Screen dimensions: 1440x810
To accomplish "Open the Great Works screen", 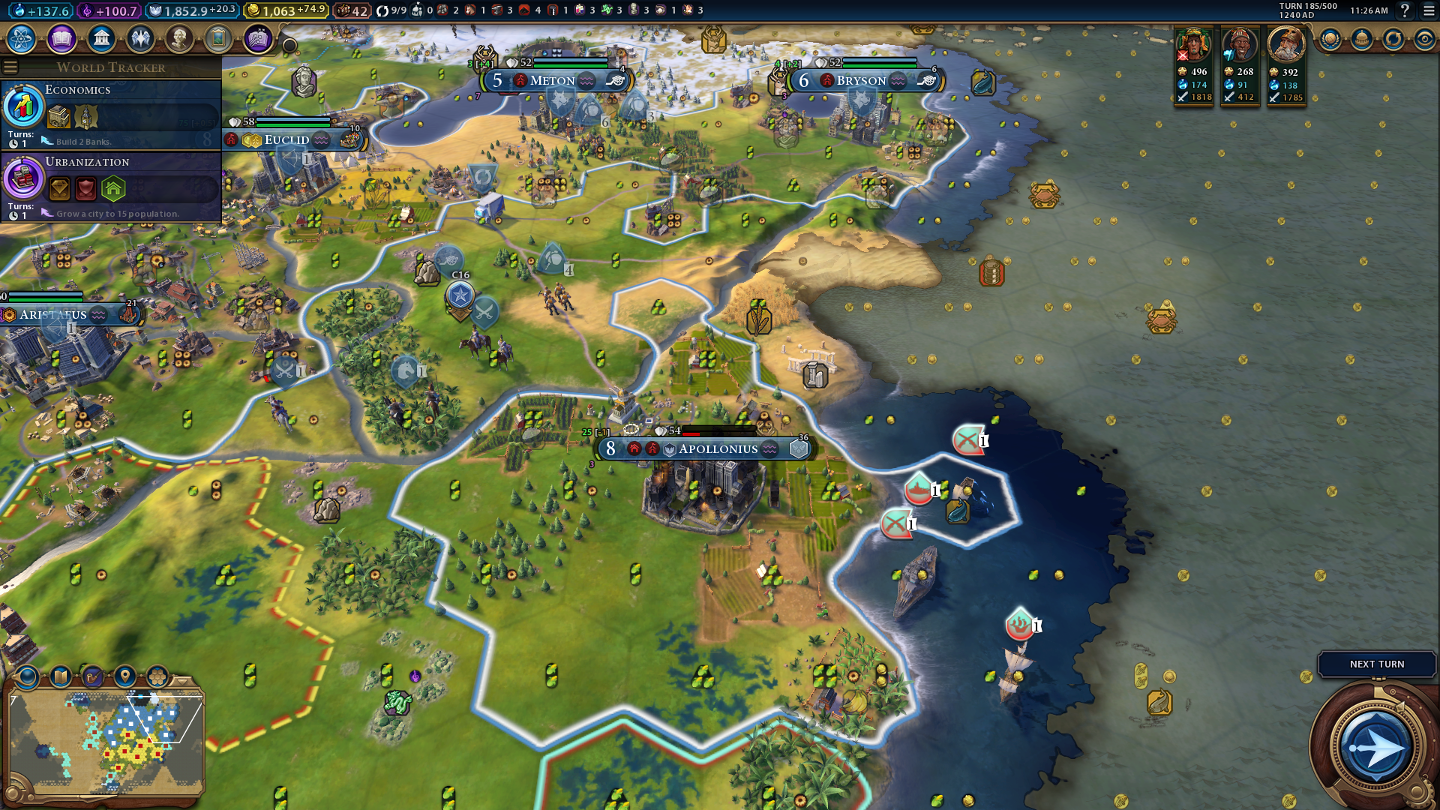I will [x=218, y=39].
